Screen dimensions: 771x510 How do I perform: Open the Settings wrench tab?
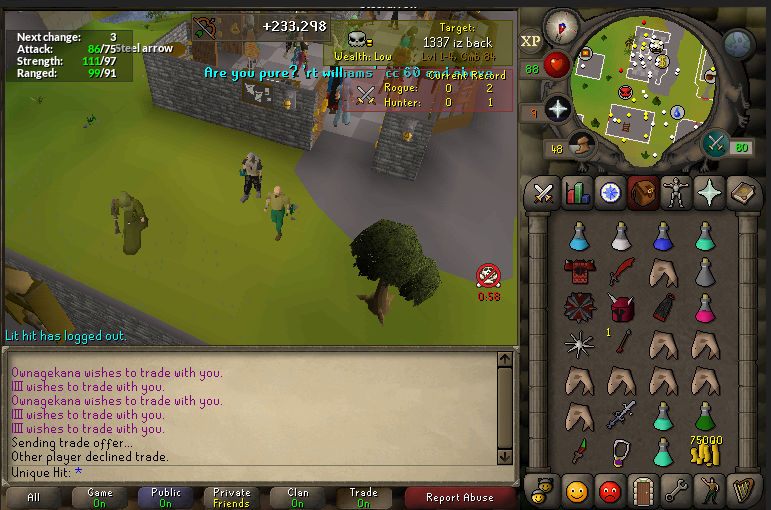(x=675, y=491)
